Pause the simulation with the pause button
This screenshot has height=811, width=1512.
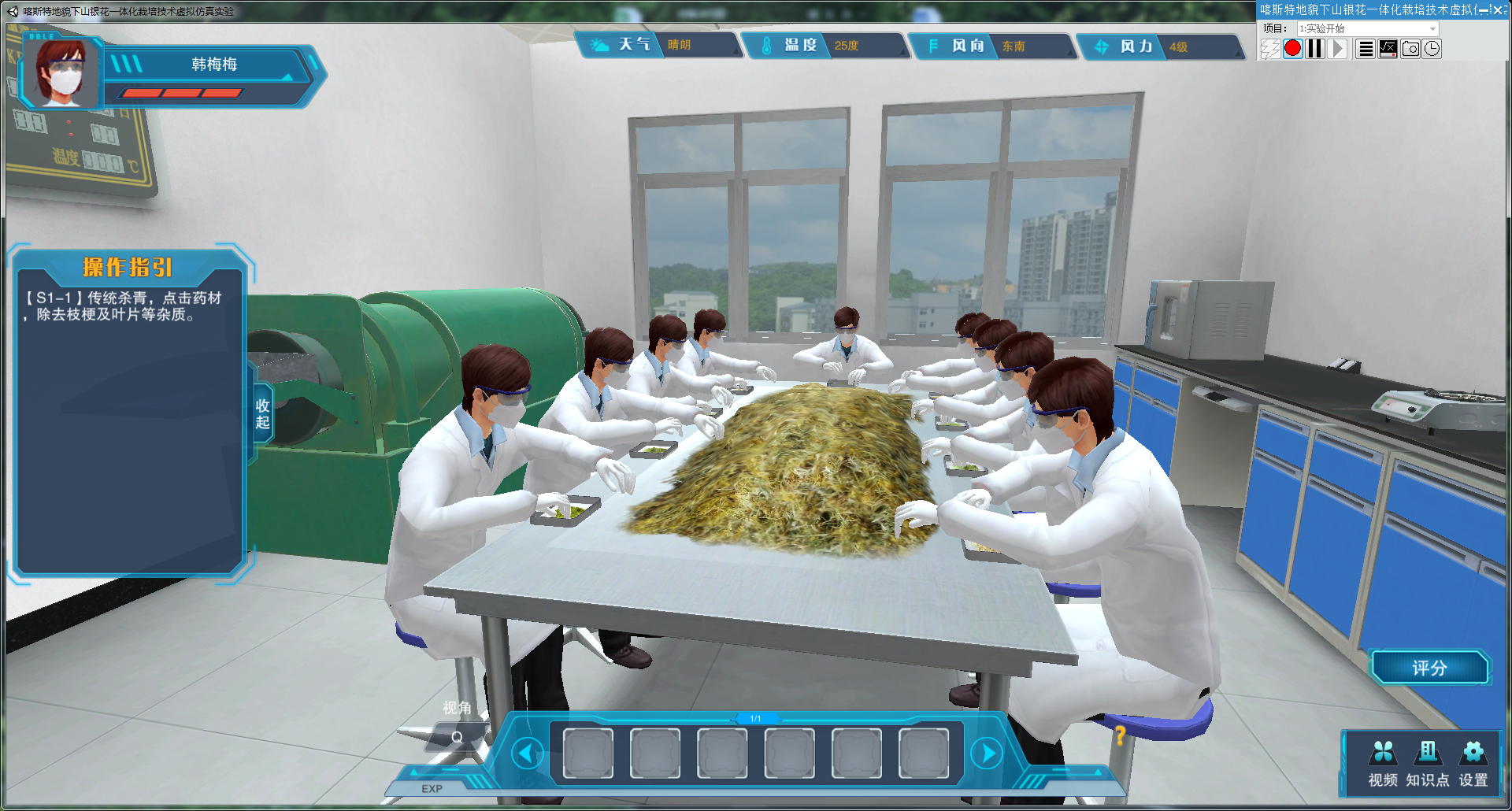[1315, 49]
